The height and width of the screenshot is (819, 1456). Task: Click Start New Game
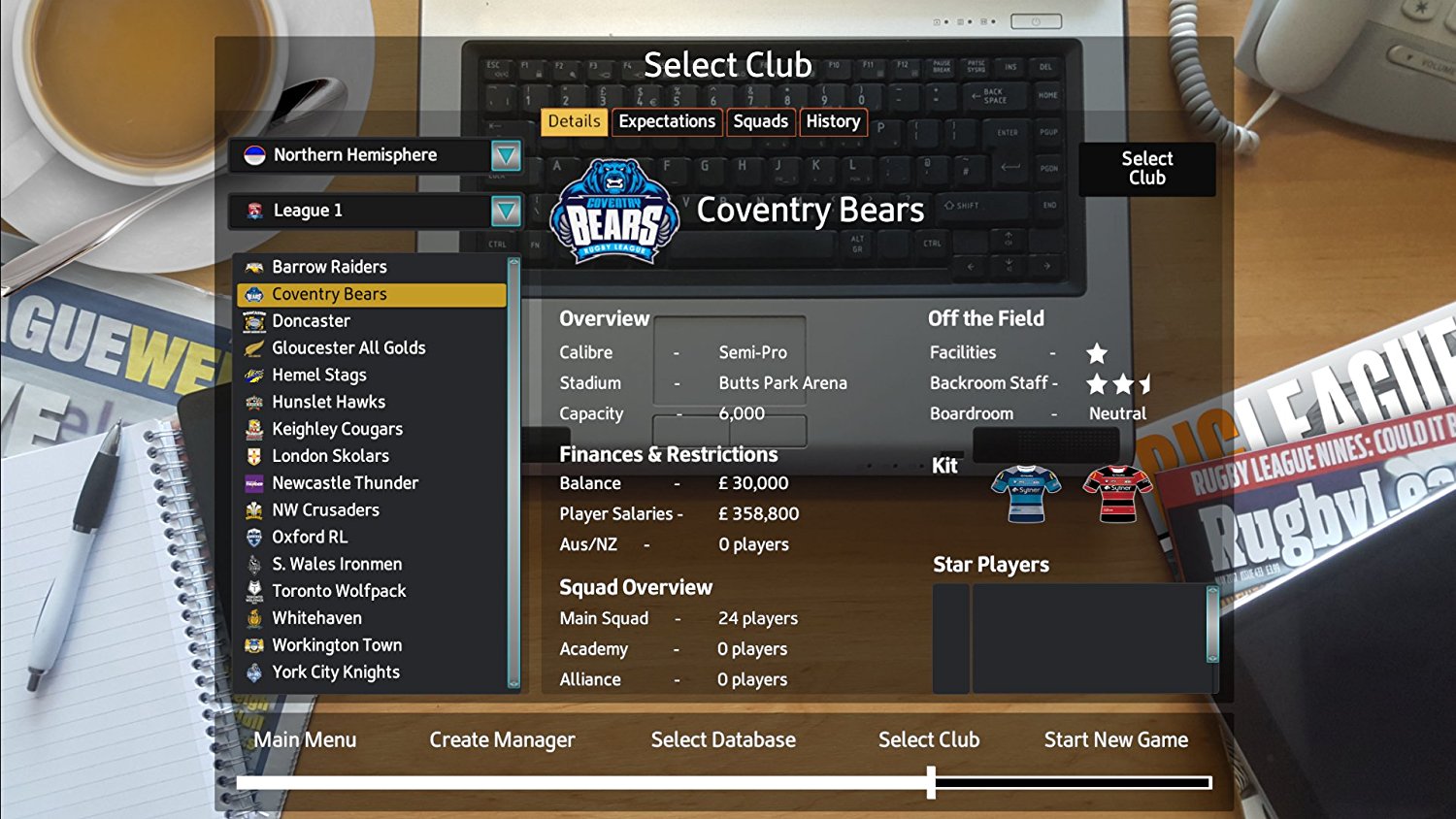pos(1115,739)
